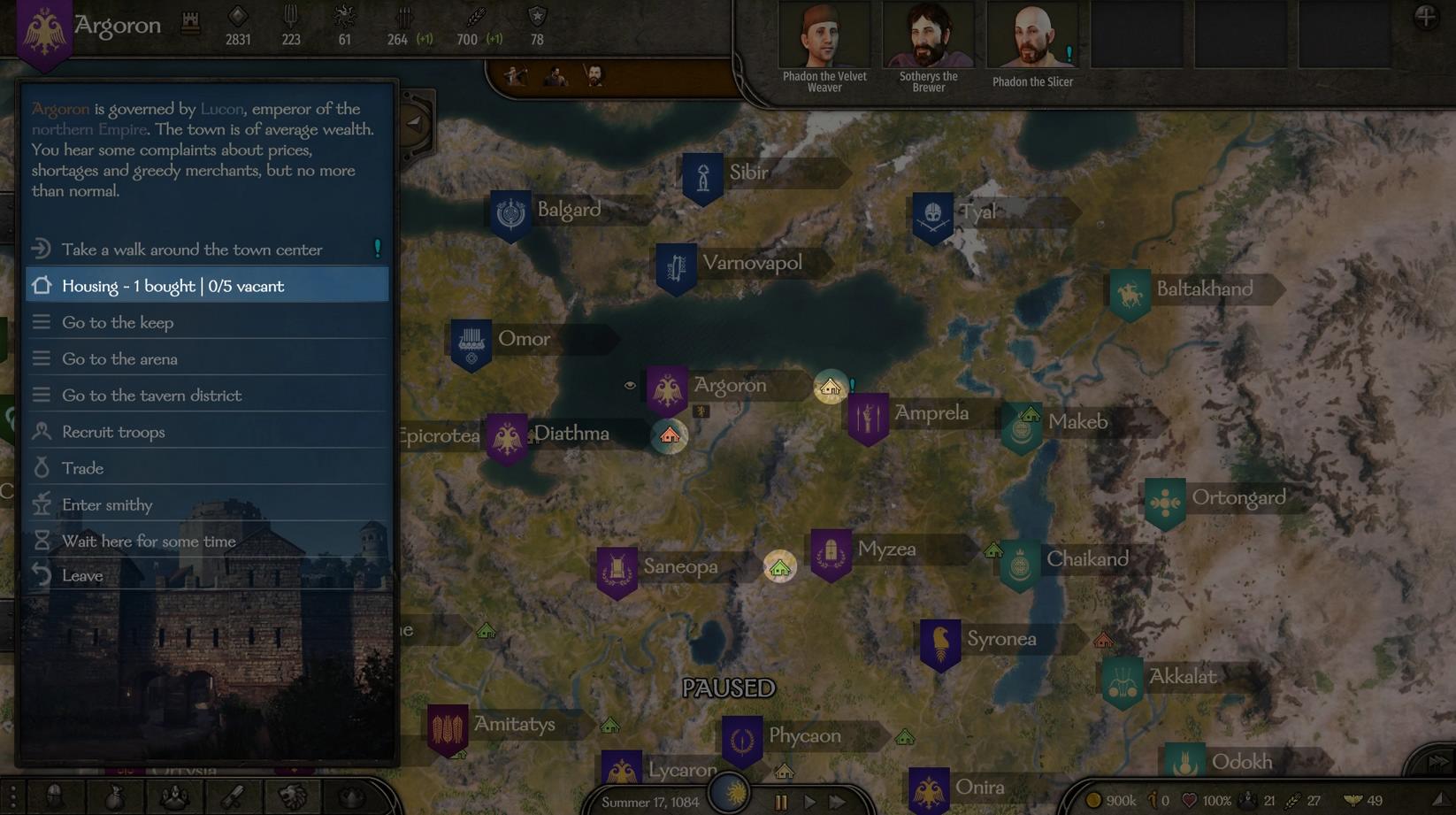The height and width of the screenshot is (815, 1456).
Task: Open the Housing menu entry
Action: click(x=173, y=286)
